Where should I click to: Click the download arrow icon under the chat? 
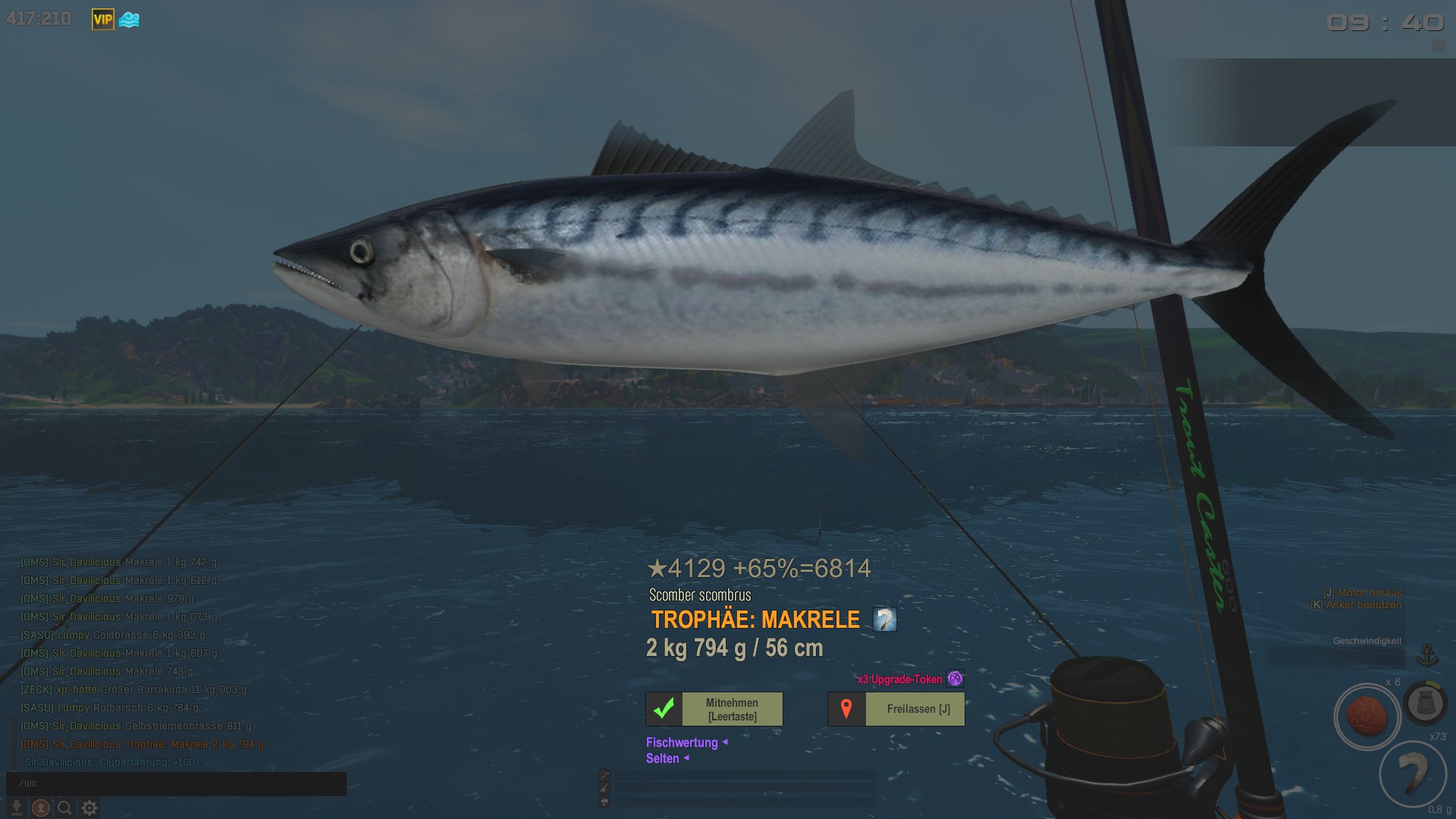pos(16,808)
